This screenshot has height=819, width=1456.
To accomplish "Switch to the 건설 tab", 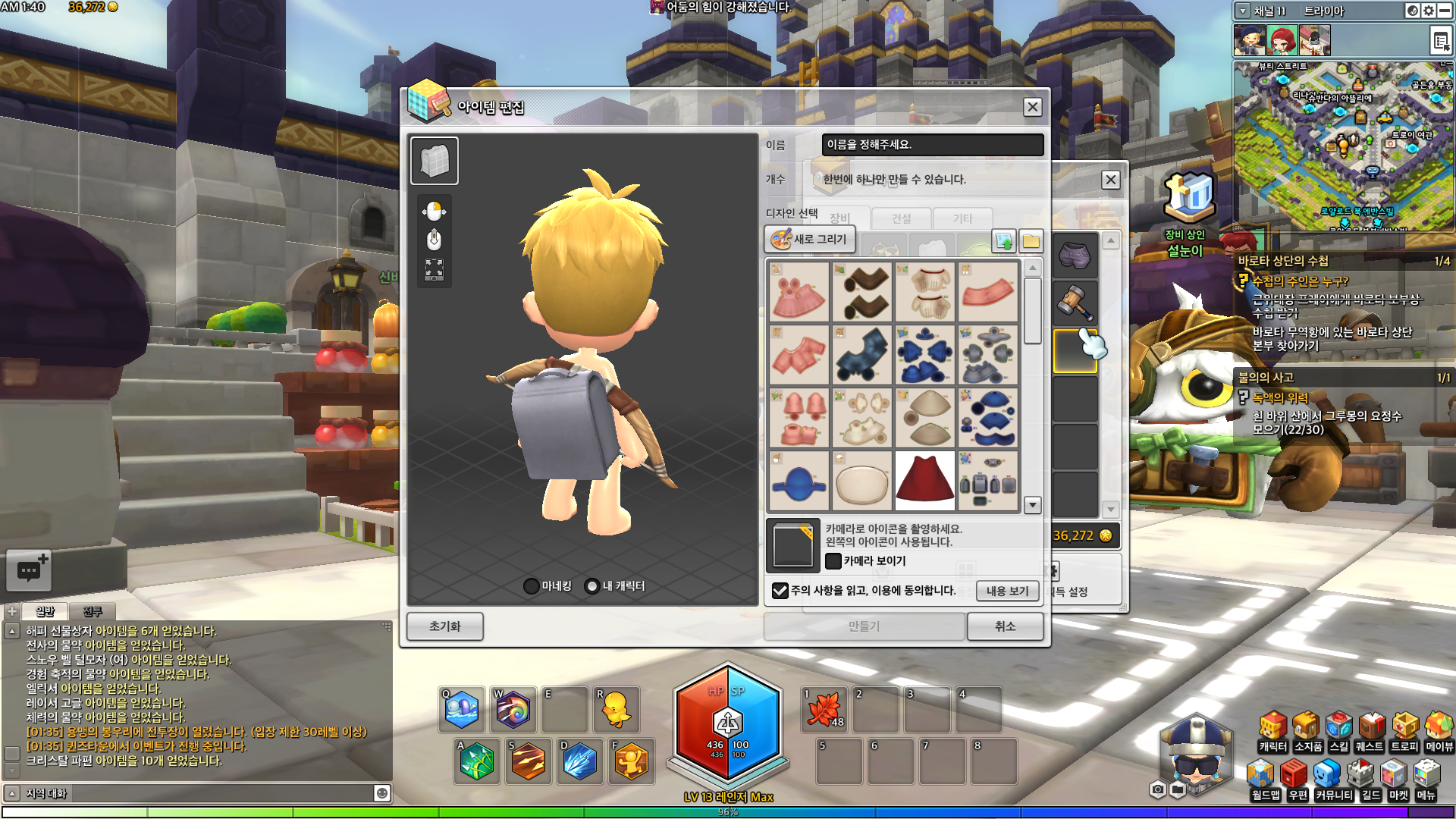I will point(901,219).
